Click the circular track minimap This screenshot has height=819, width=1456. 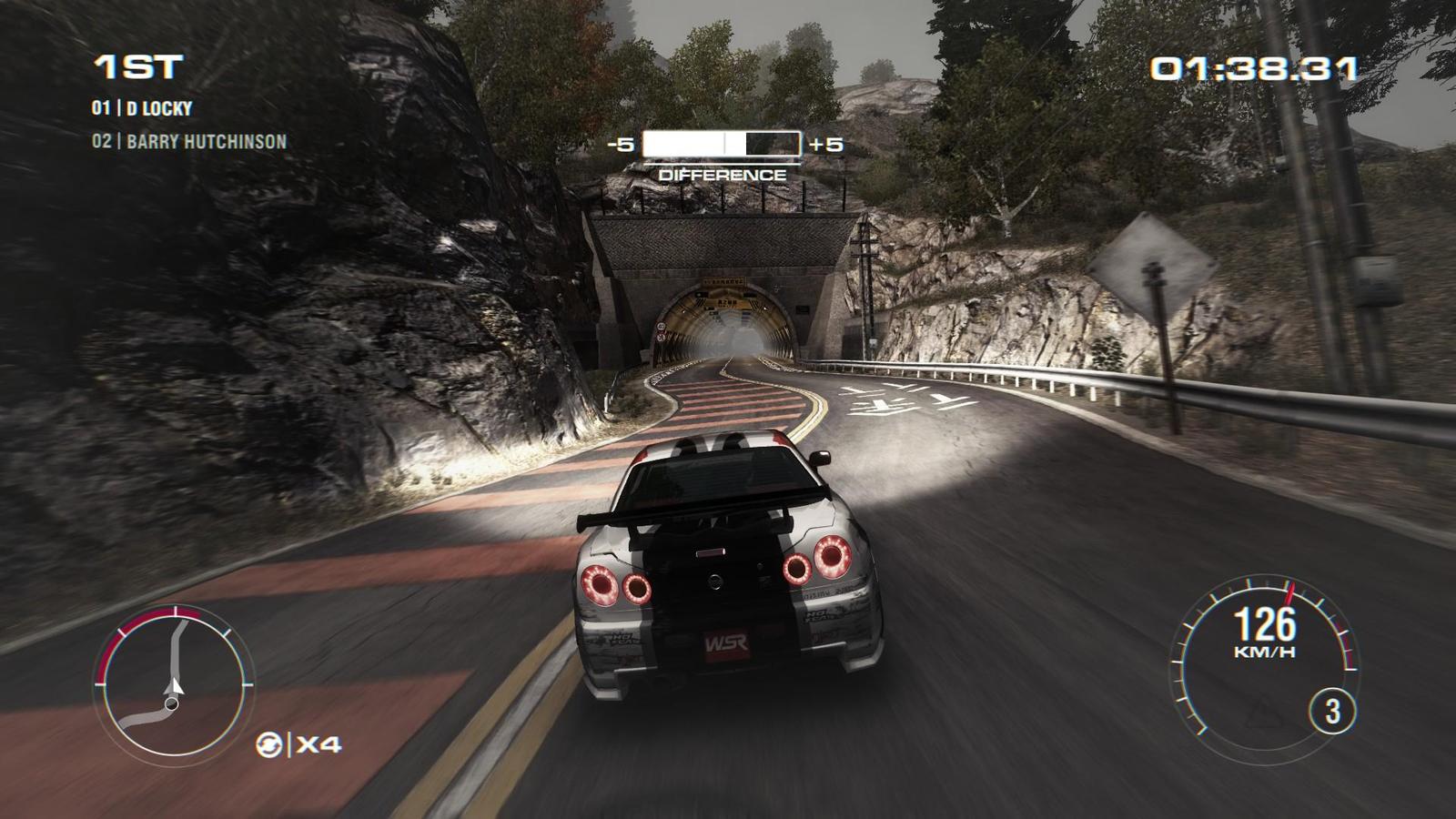coord(171,681)
